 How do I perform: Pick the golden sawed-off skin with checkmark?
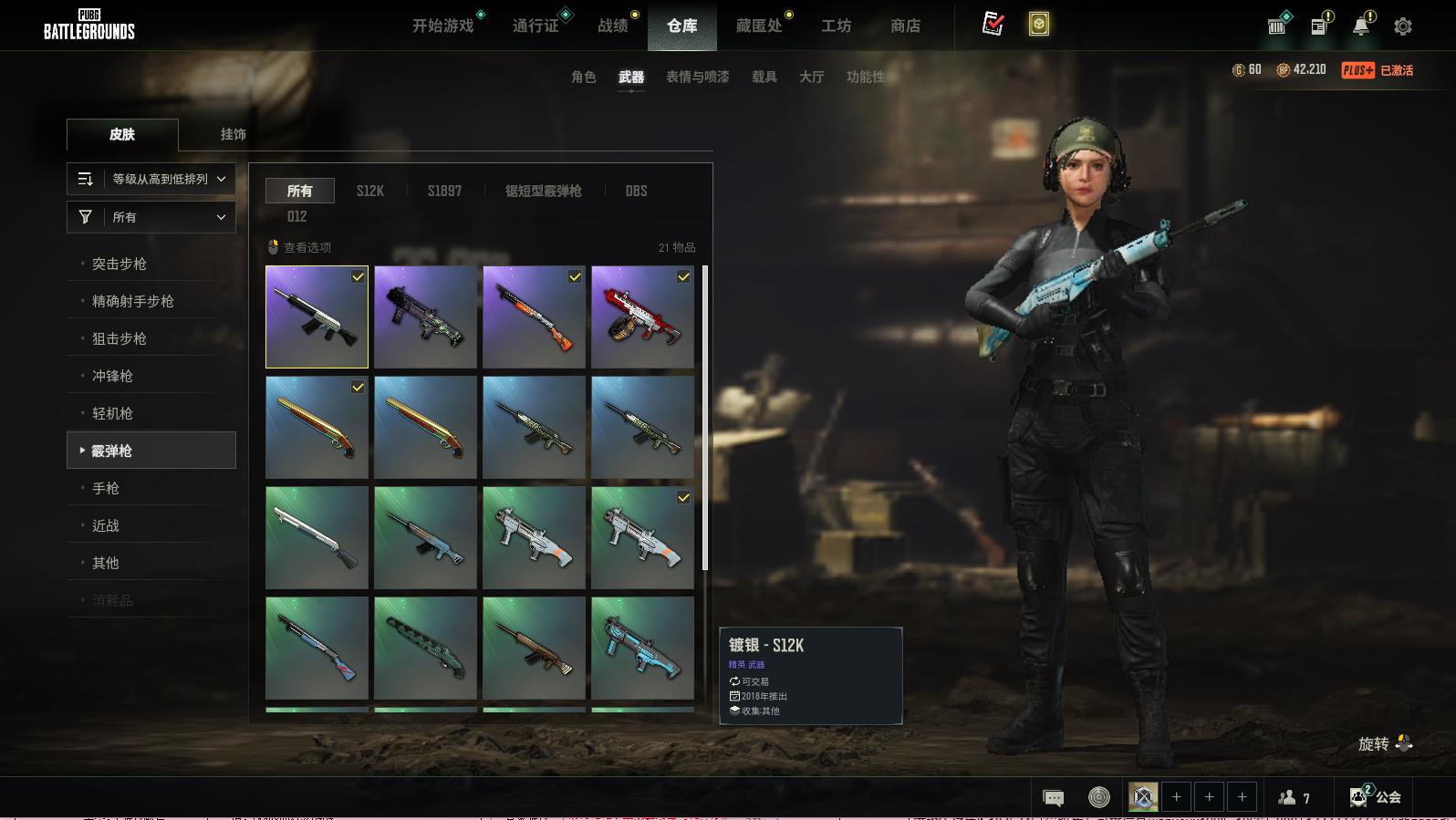coord(317,427)
